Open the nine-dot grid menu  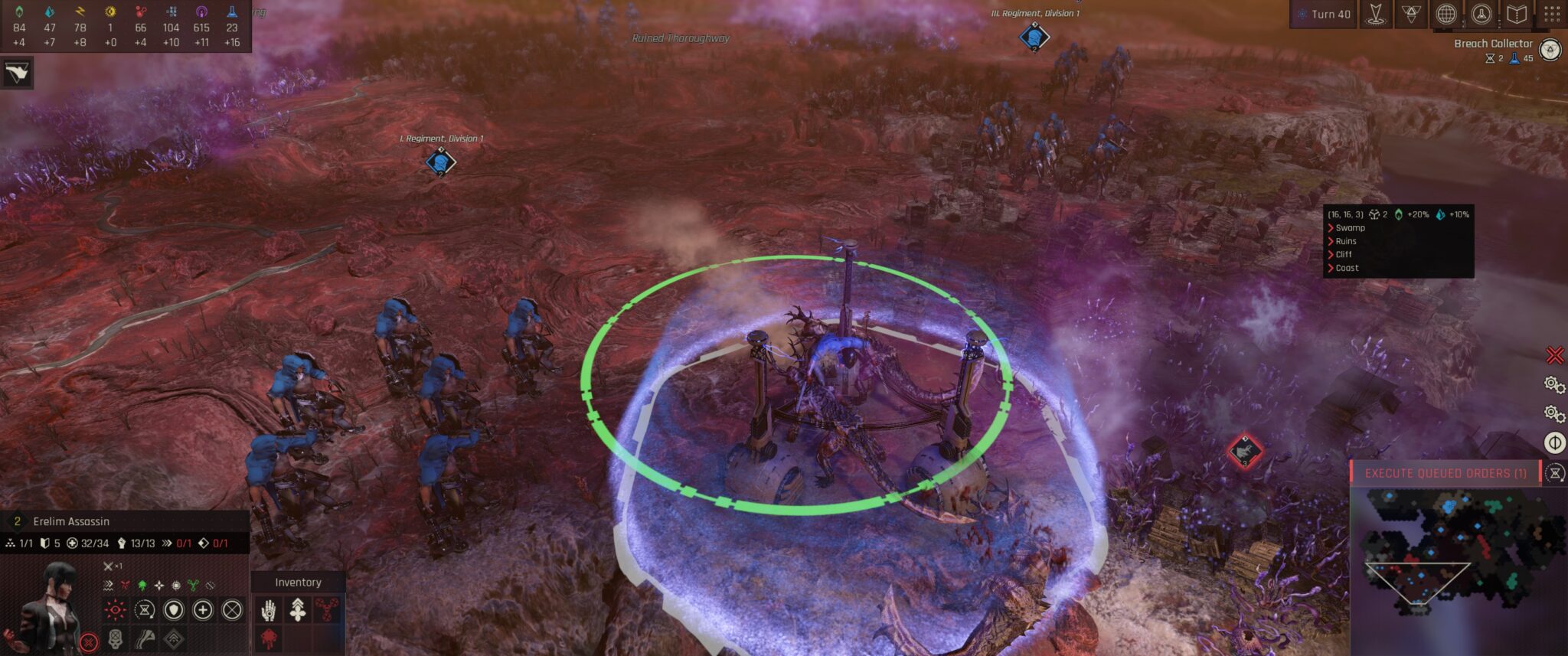tap(1552, 14)
